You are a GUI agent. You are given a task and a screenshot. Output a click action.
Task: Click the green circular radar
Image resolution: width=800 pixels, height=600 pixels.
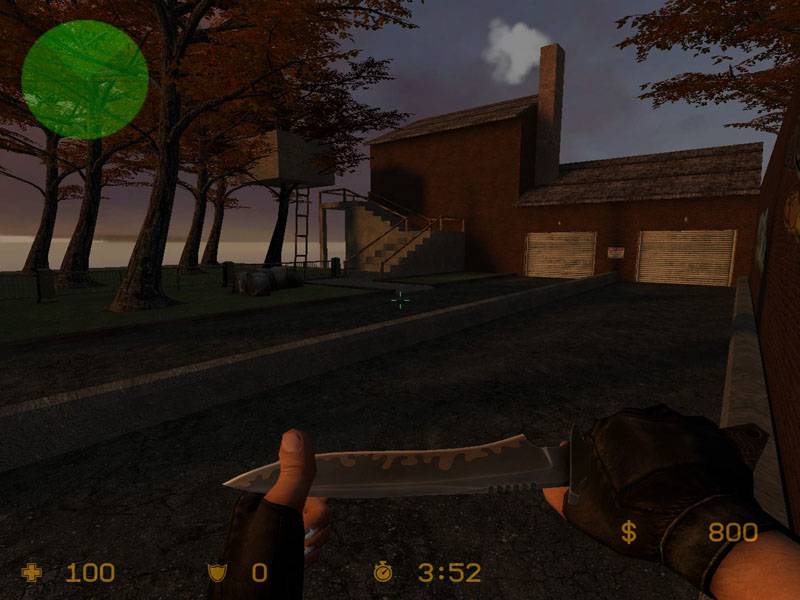[x=85, y=79]
